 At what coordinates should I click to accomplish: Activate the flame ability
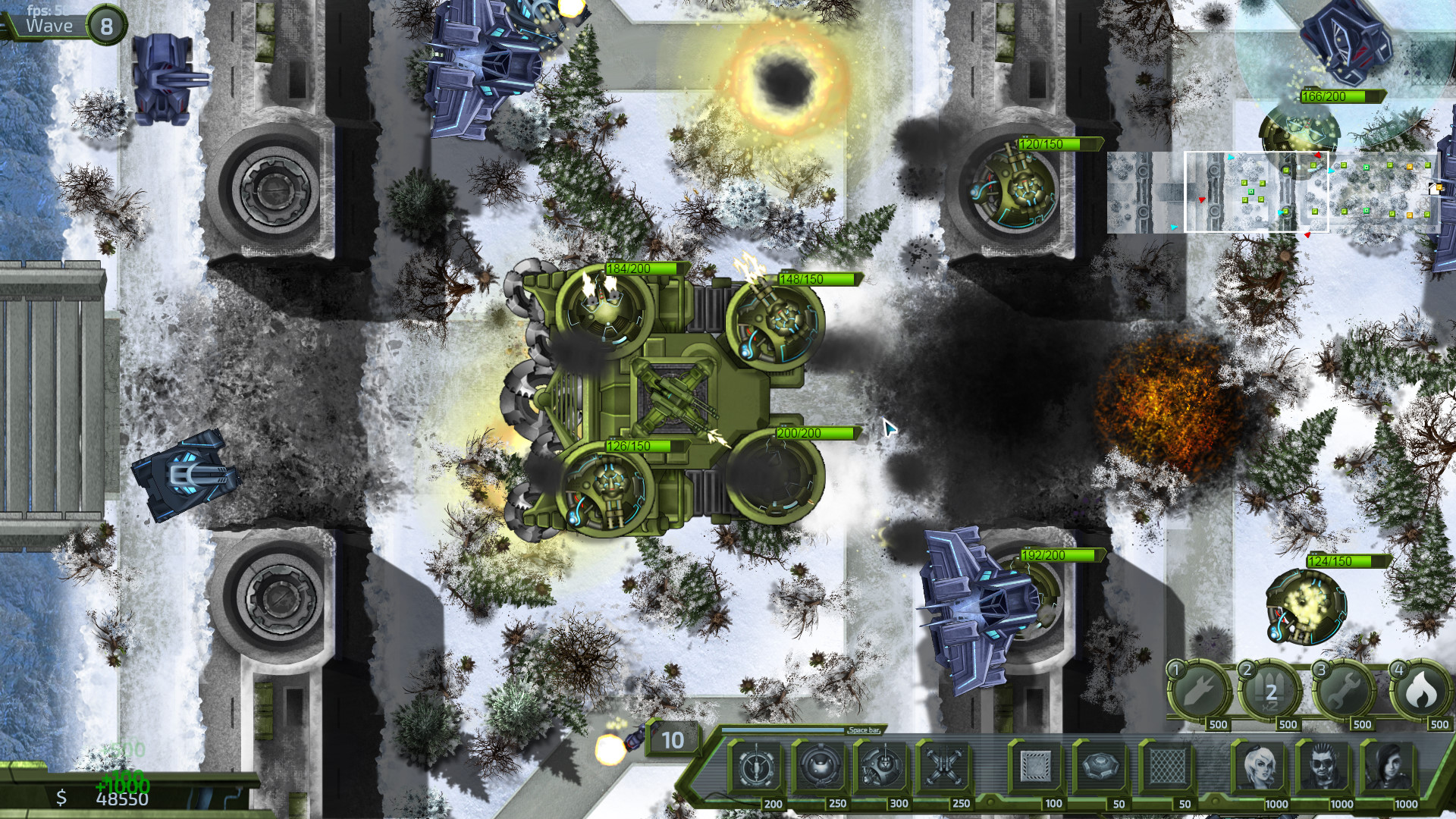point(1421,692)
